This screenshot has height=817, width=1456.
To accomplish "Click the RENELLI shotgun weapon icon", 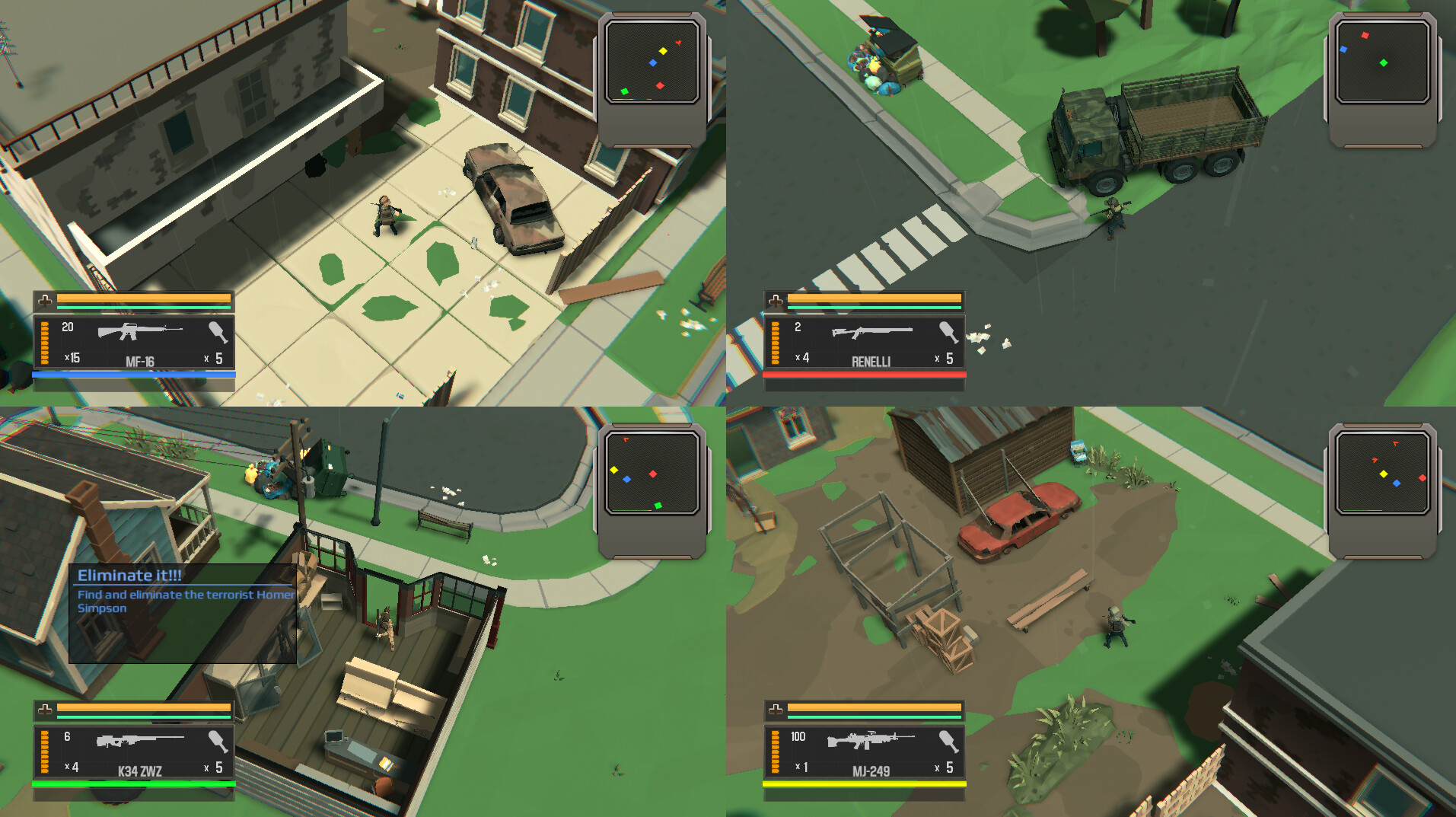I will (873, 332).
